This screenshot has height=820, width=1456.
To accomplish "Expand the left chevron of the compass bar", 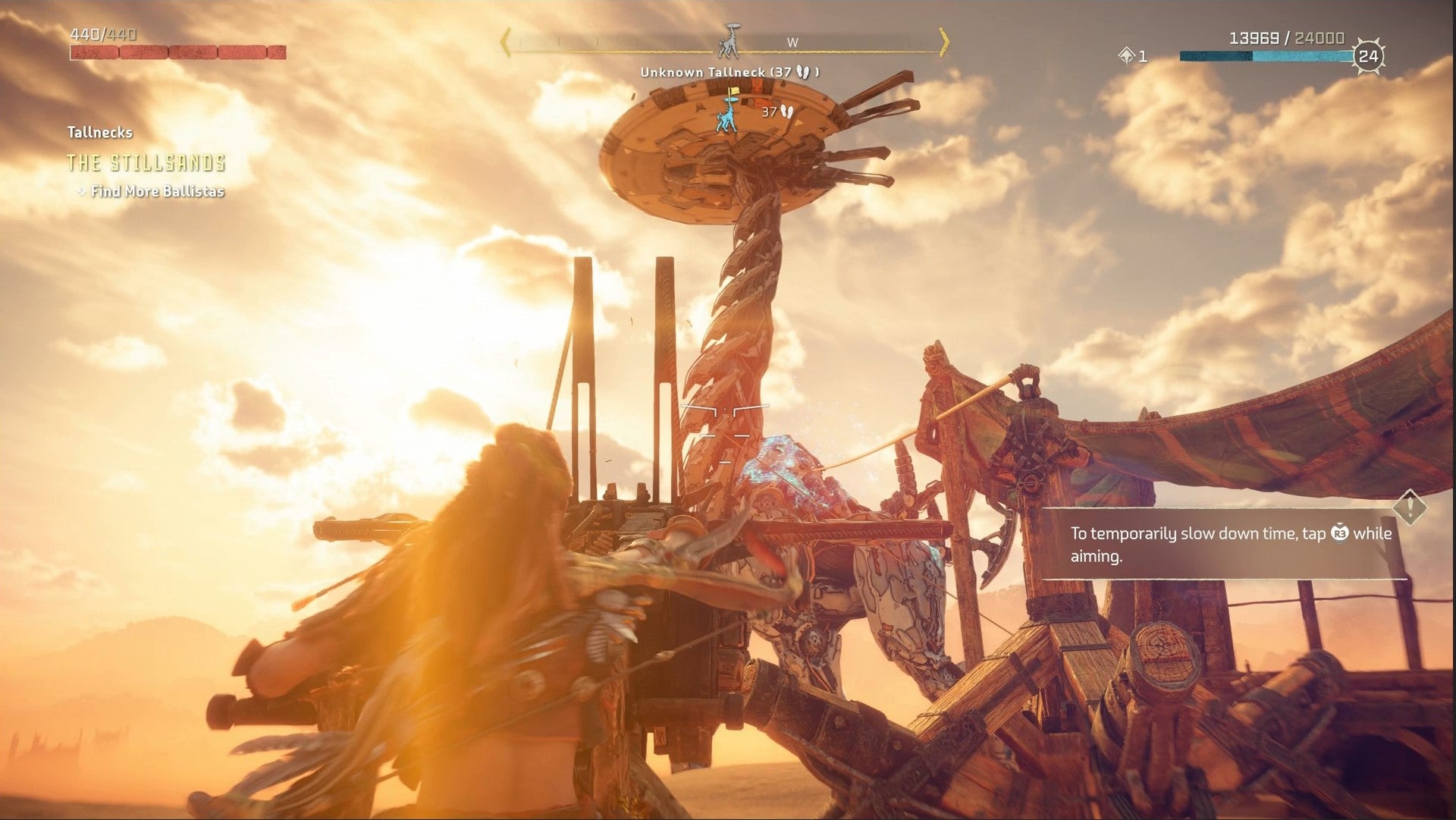I will [504, 43].
